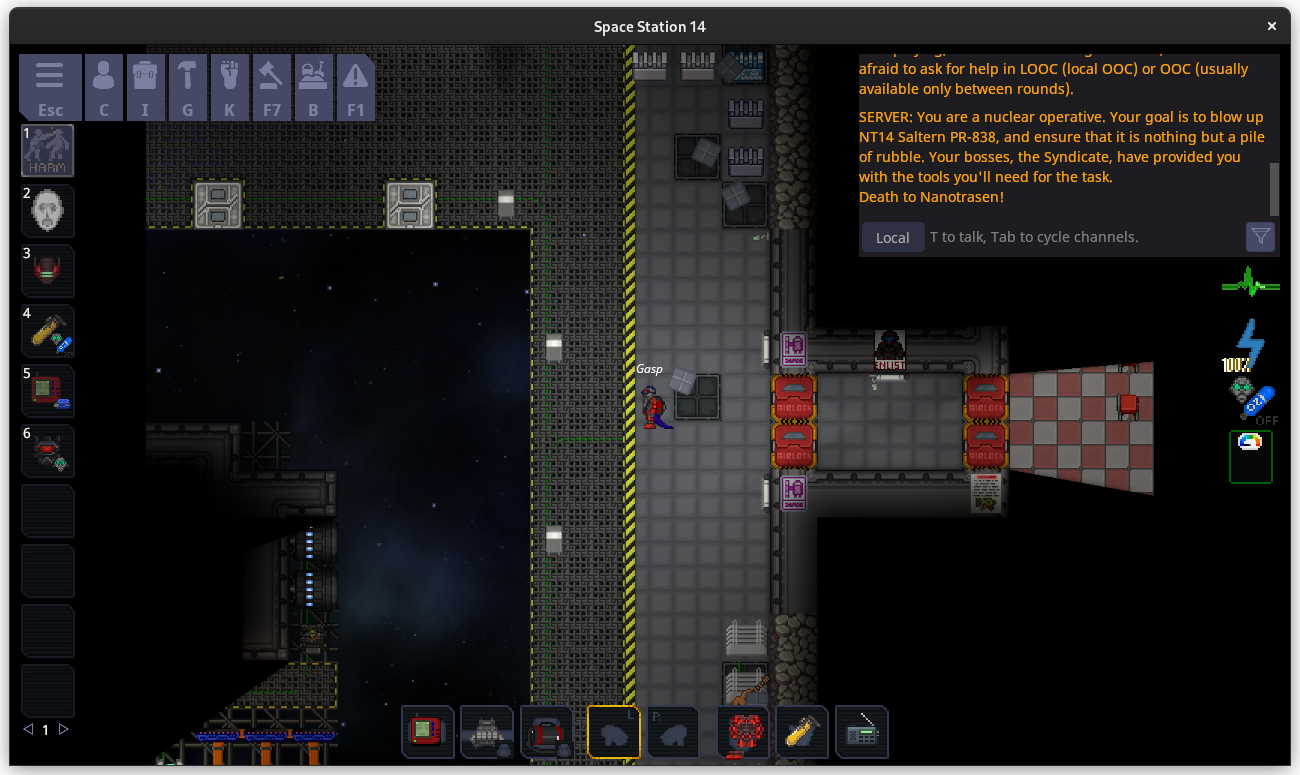Open the Local chat channel selector
The height and width of the screenshot is (775, 1300).
click(x=892, y=237)
